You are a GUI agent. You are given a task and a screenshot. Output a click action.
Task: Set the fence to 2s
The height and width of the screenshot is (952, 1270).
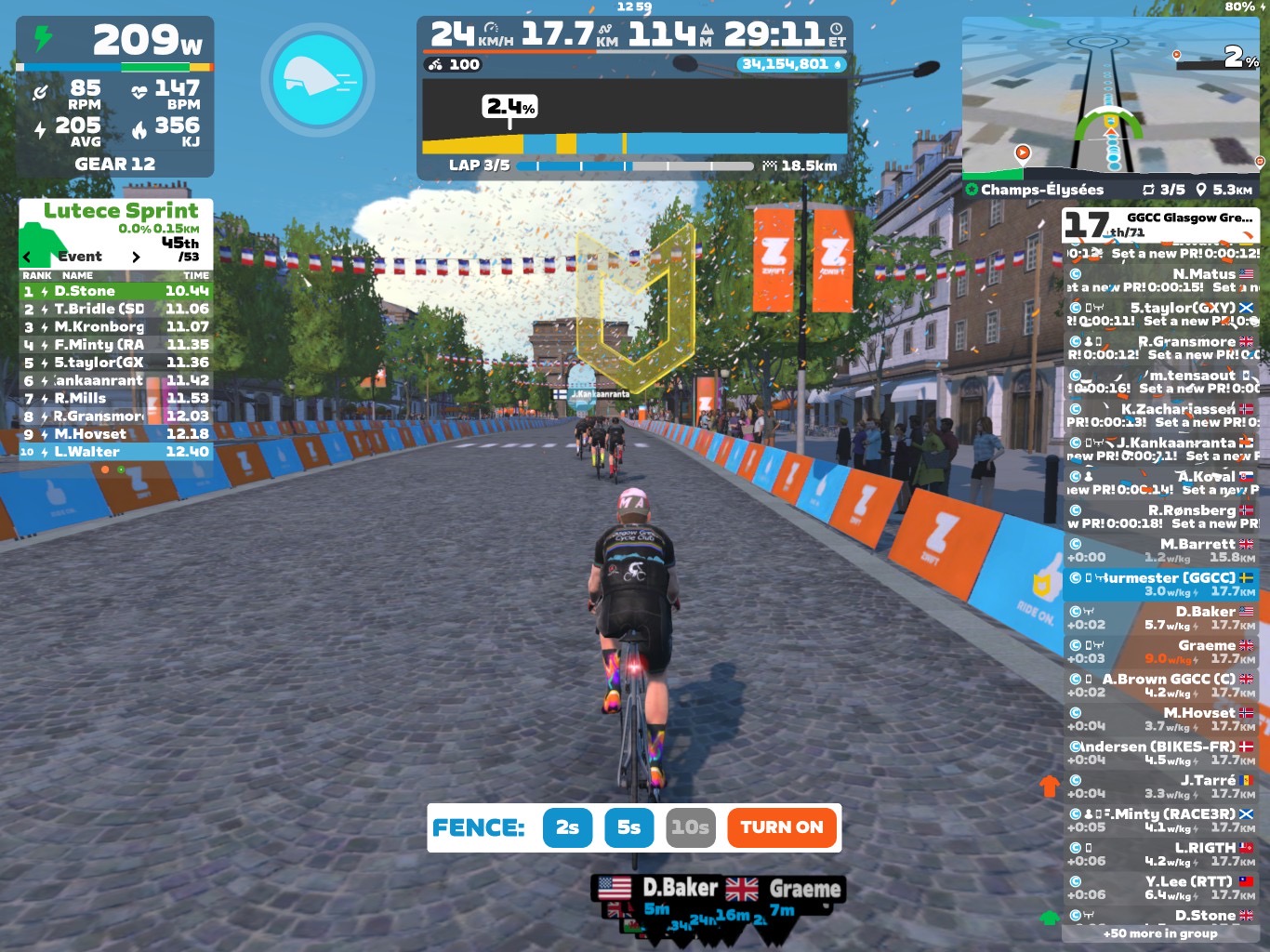click(567, 827)
